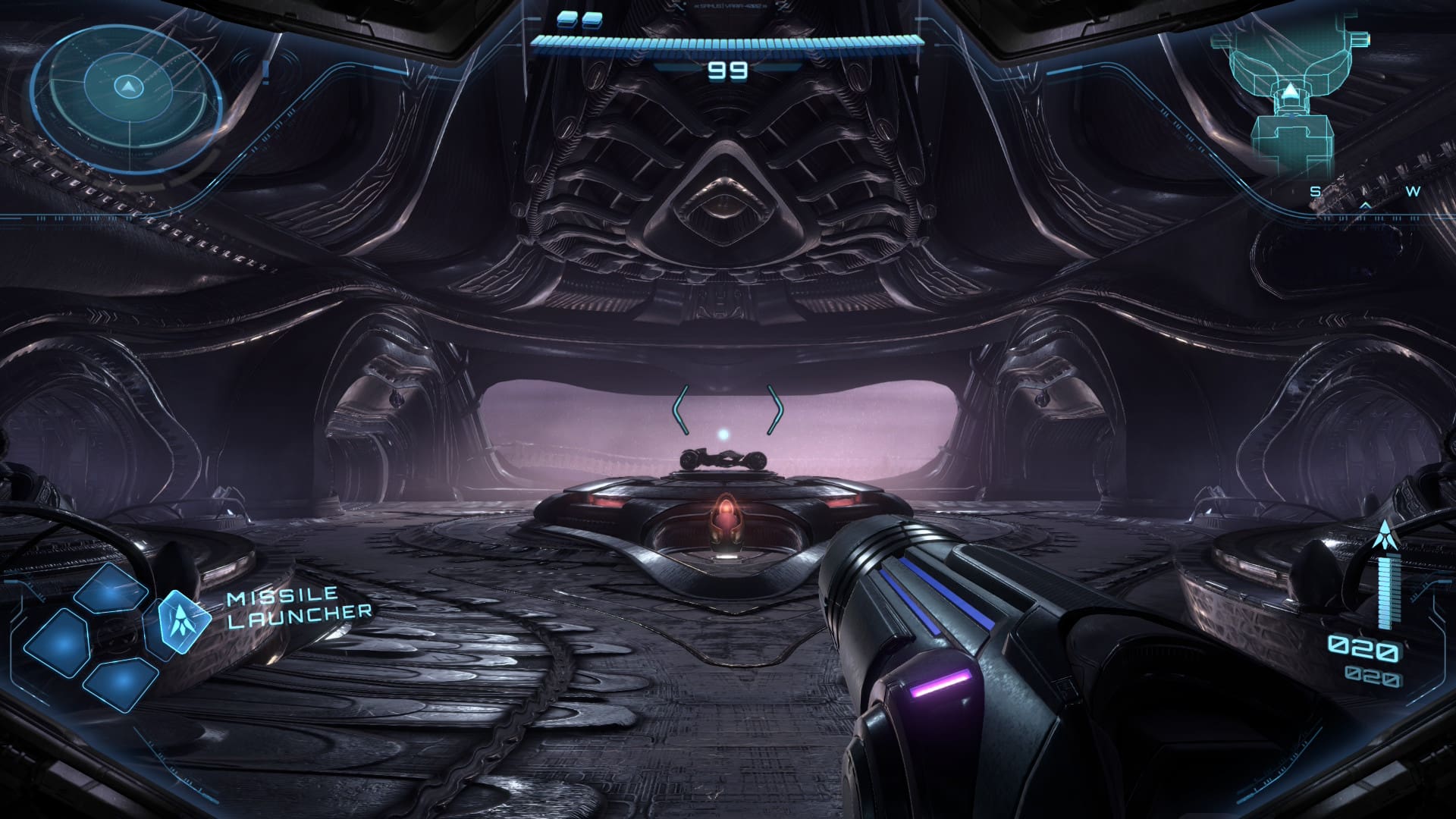Click the missile icon above the ammo gauge
1456x819 pixels.
click(1386, 535)
